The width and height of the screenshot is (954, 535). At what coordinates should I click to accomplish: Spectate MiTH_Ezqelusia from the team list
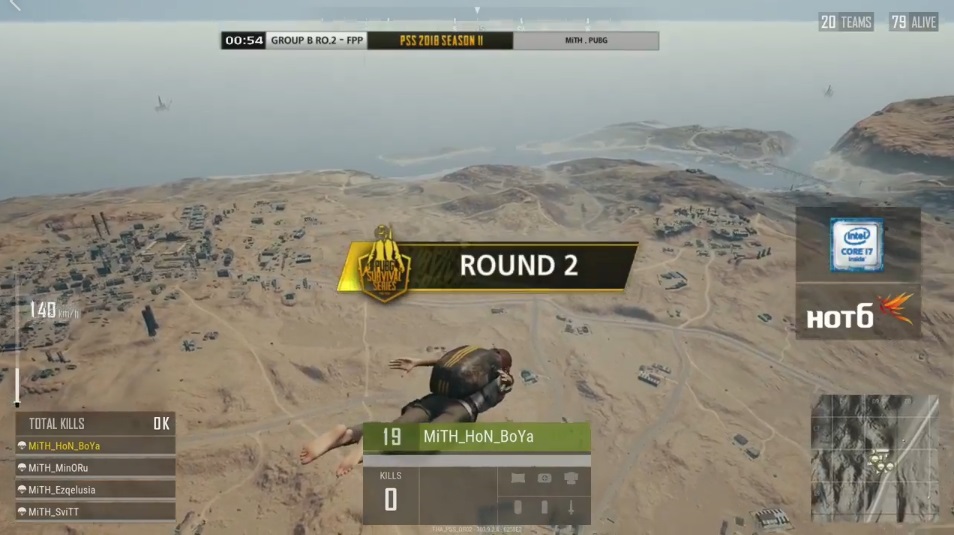tap(95, 490)
